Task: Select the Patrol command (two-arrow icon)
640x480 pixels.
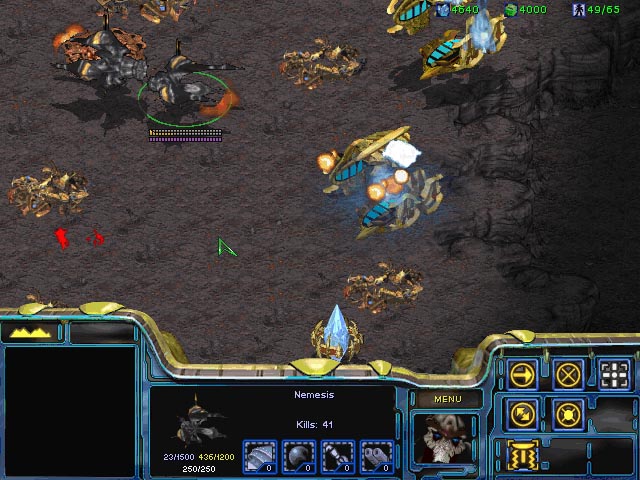Action: (522, 412)
